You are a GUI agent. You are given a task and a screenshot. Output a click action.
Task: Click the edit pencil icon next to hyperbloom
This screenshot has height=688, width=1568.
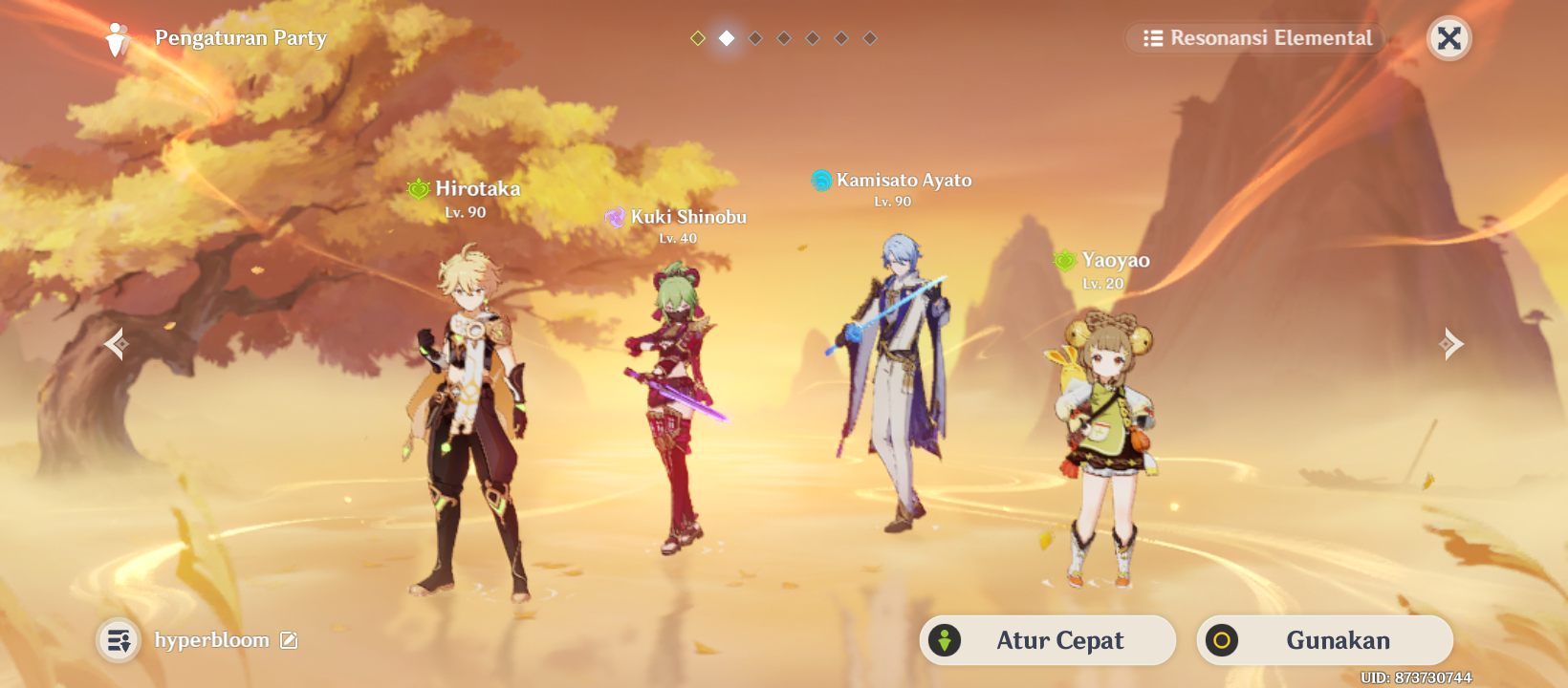[287, 640]
